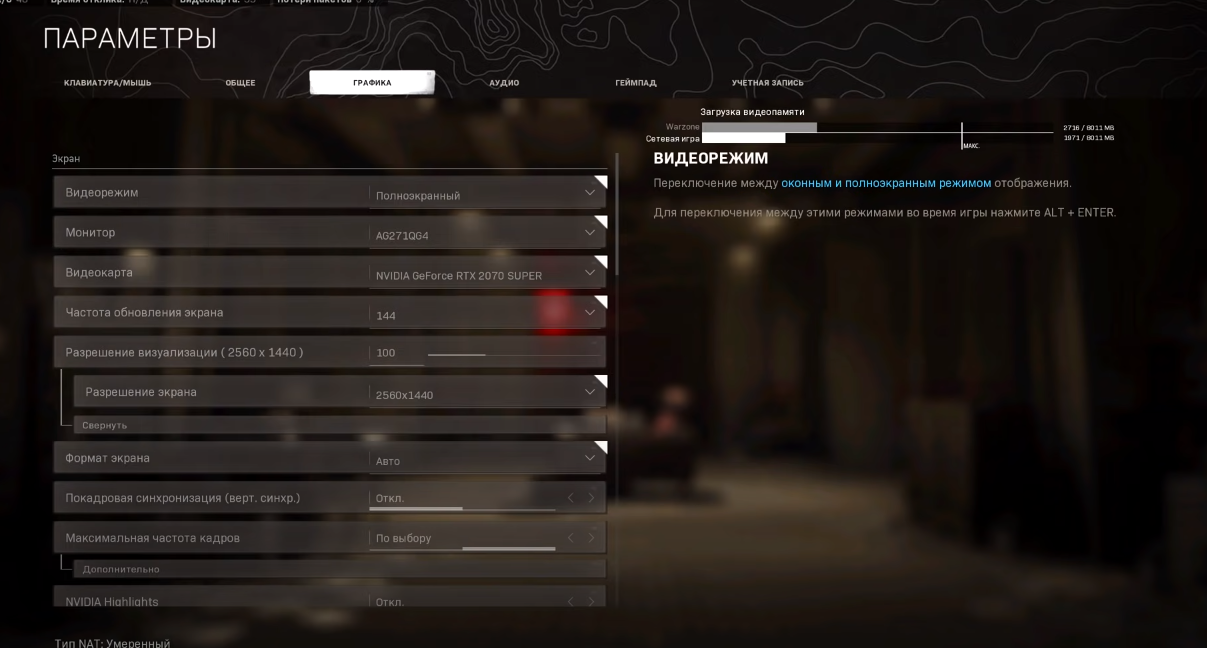
Task: Follow the оконным и полноэкранным режимом link
Action: (886, 183)
